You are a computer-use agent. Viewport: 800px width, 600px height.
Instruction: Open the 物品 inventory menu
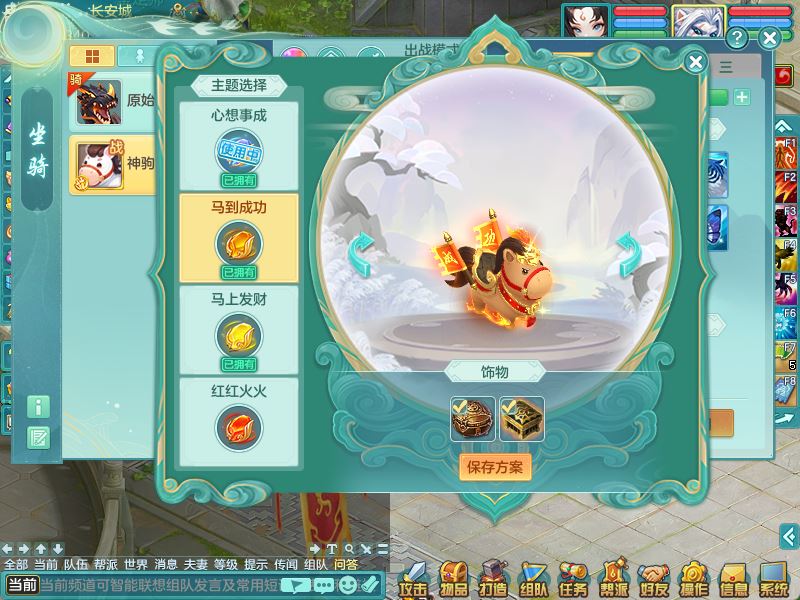454,578
